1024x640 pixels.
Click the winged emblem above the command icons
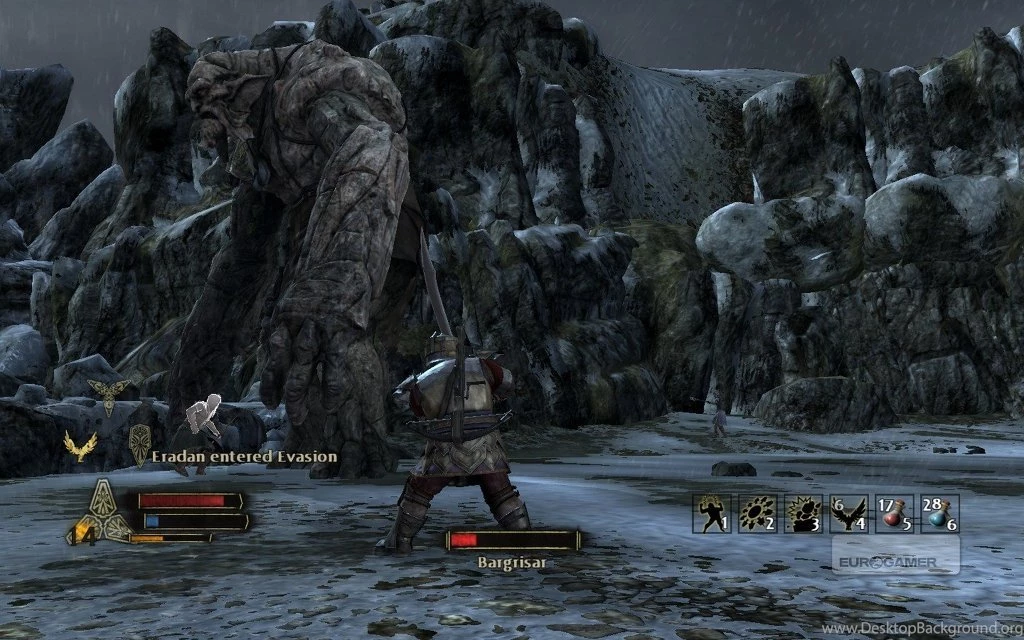(x=108, y=393)
